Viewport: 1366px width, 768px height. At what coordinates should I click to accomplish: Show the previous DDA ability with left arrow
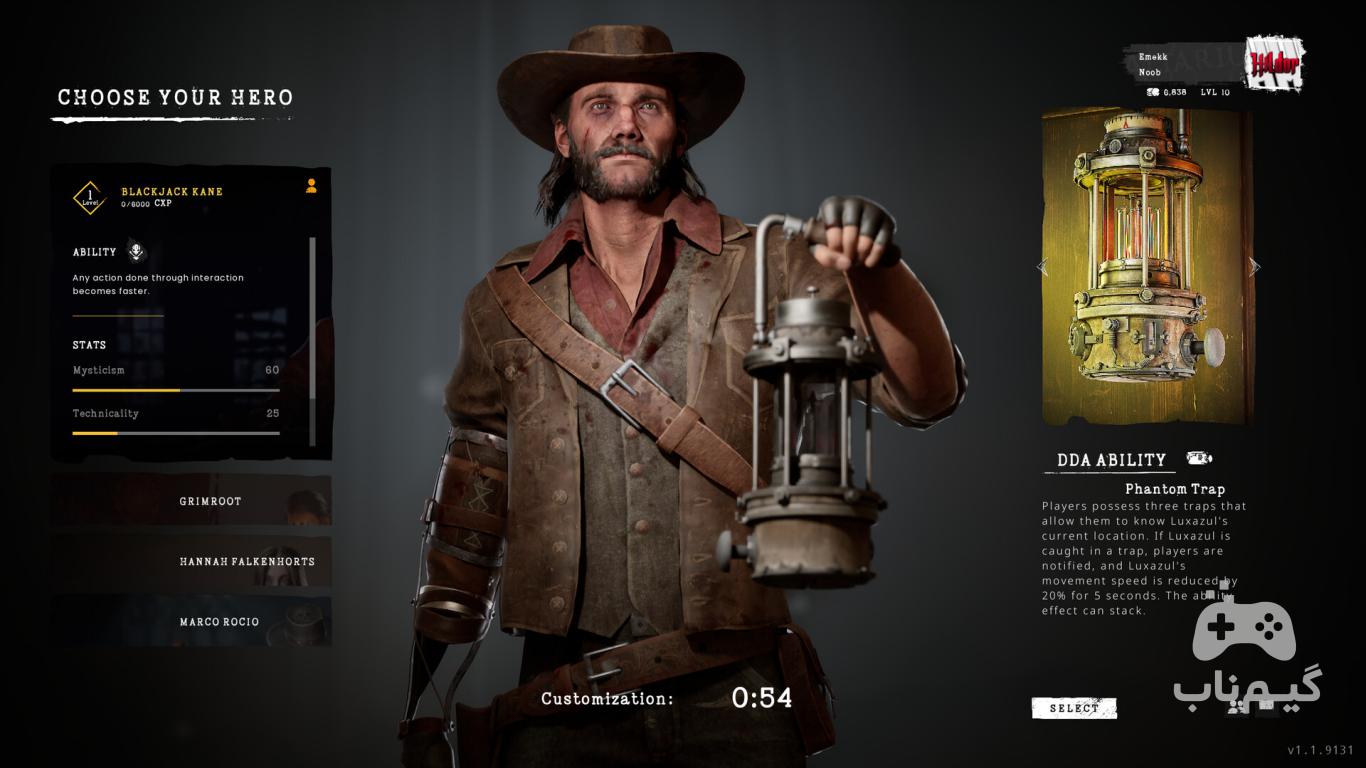point(1042,267)
